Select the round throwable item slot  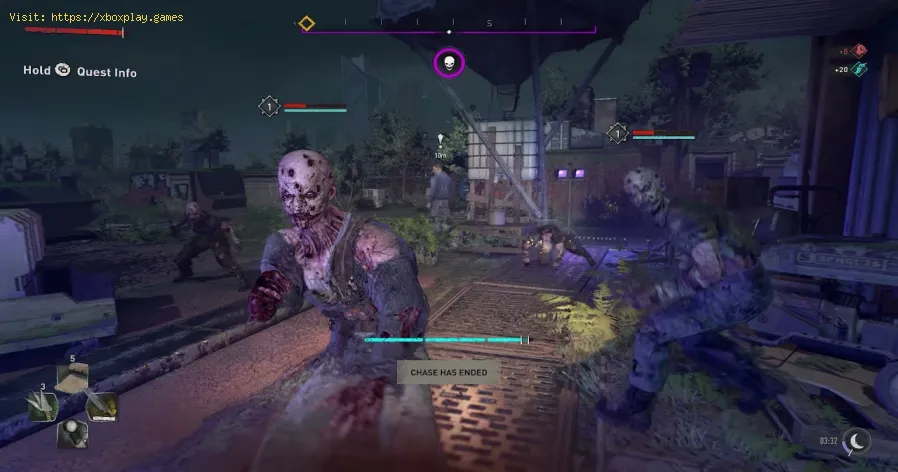[72, 432]
